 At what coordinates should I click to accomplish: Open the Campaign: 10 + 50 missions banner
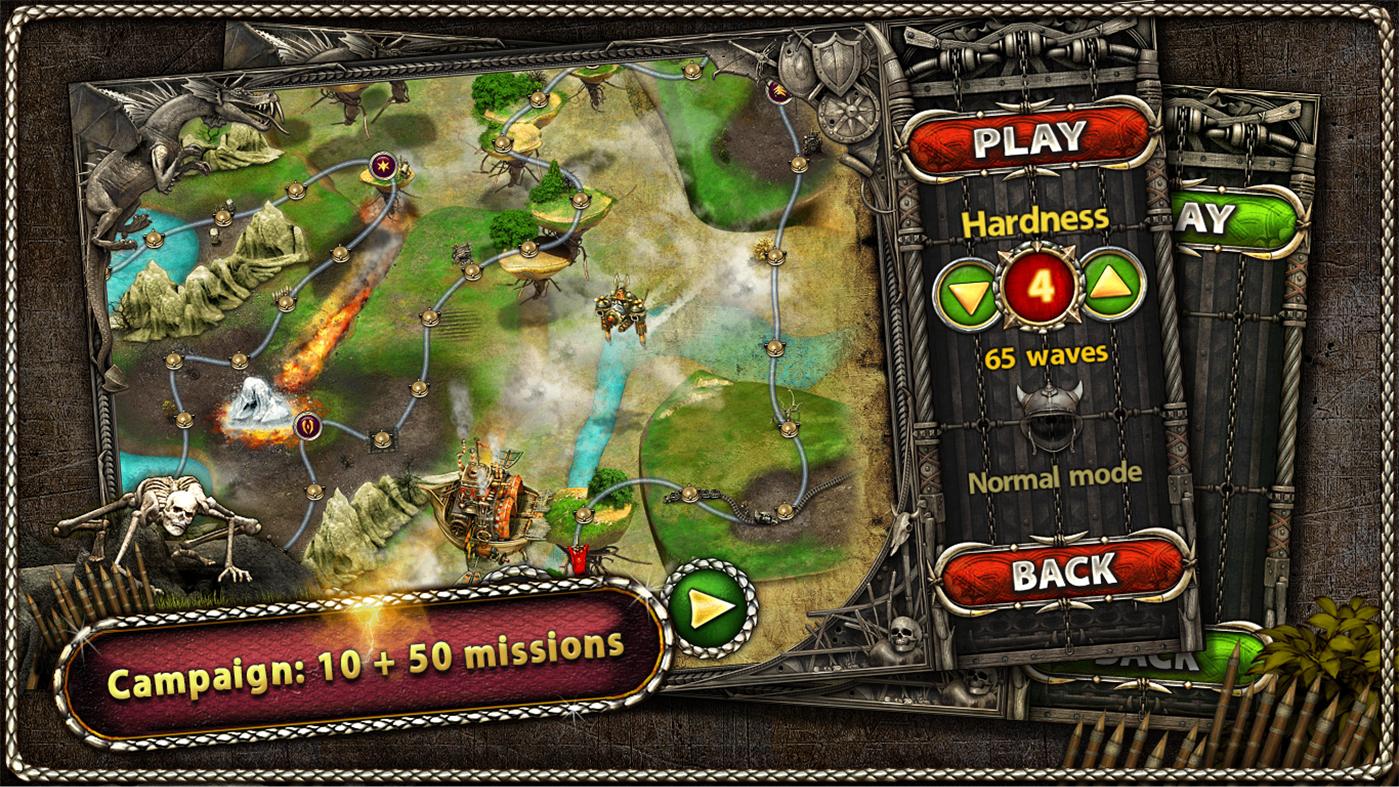tap(369, 661)
